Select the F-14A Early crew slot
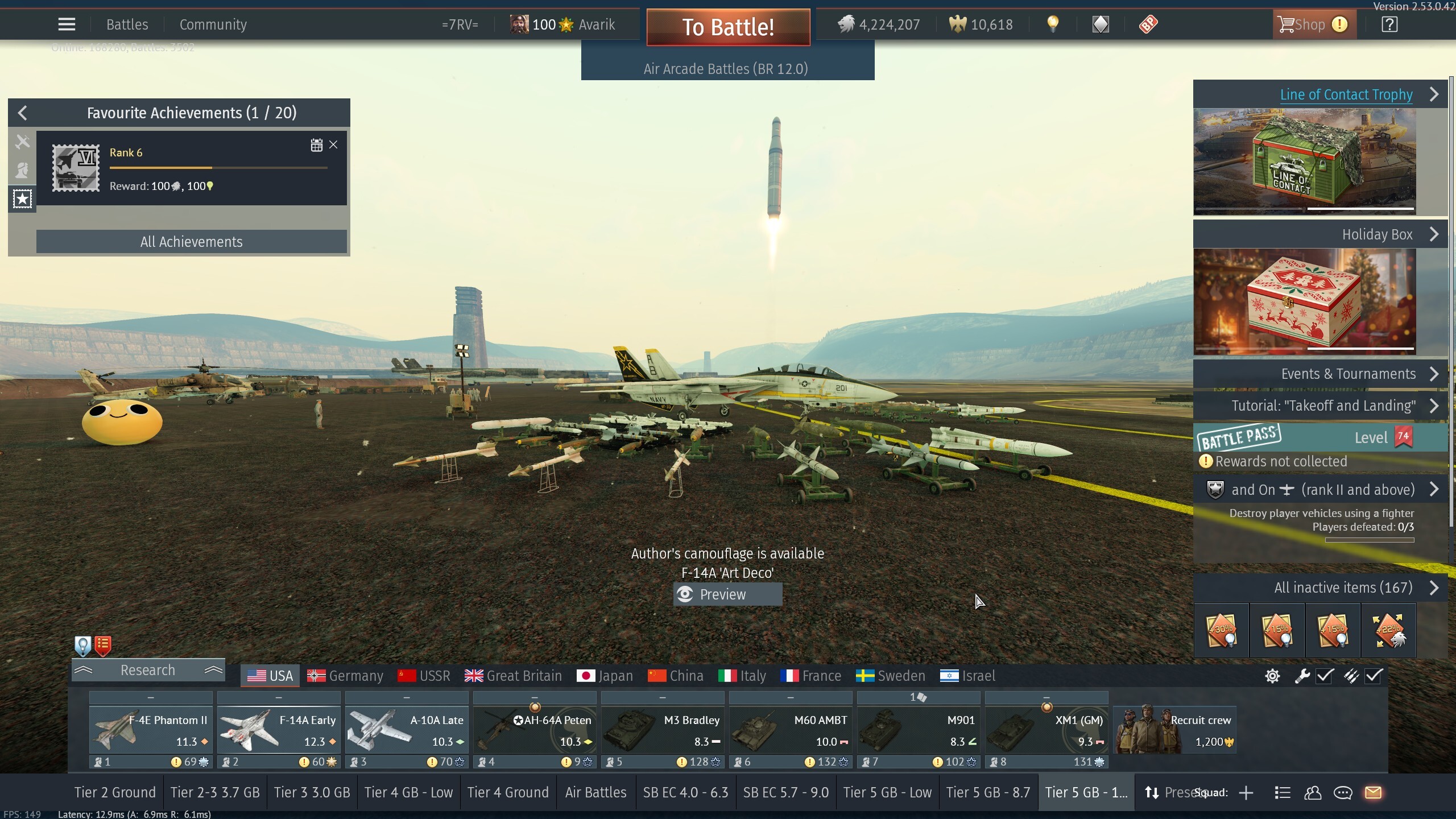1456x819 pixels. tap(279, 730)
